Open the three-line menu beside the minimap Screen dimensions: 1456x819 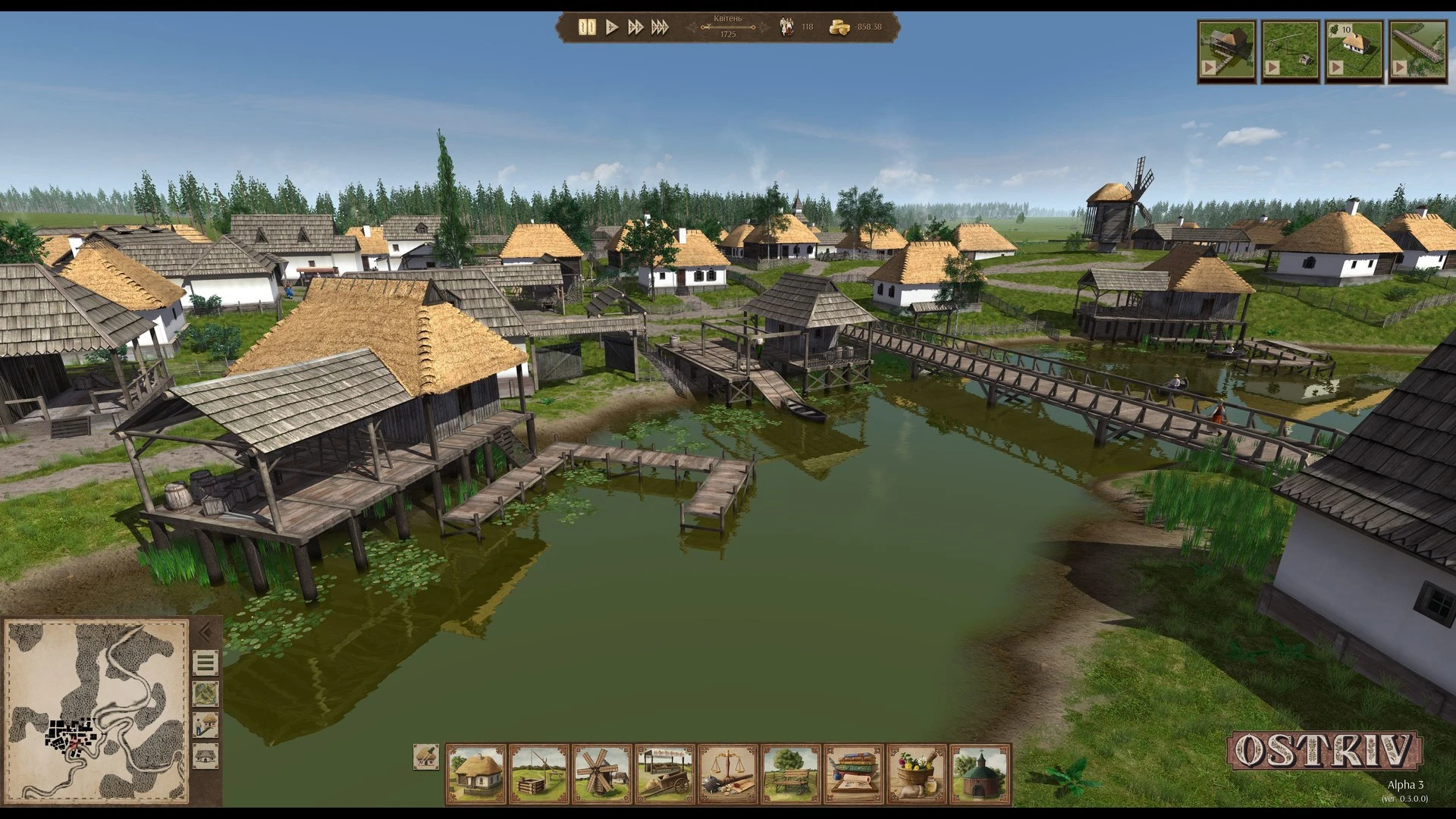(206, 664)
